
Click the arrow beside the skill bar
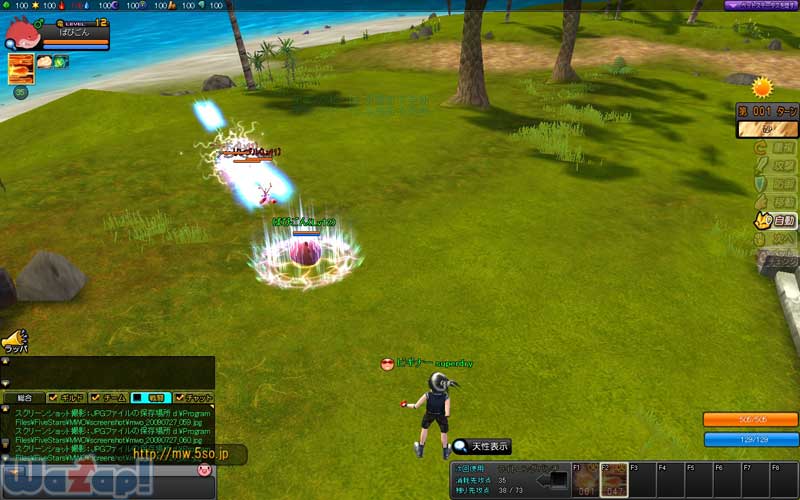(x=553, y=481)
